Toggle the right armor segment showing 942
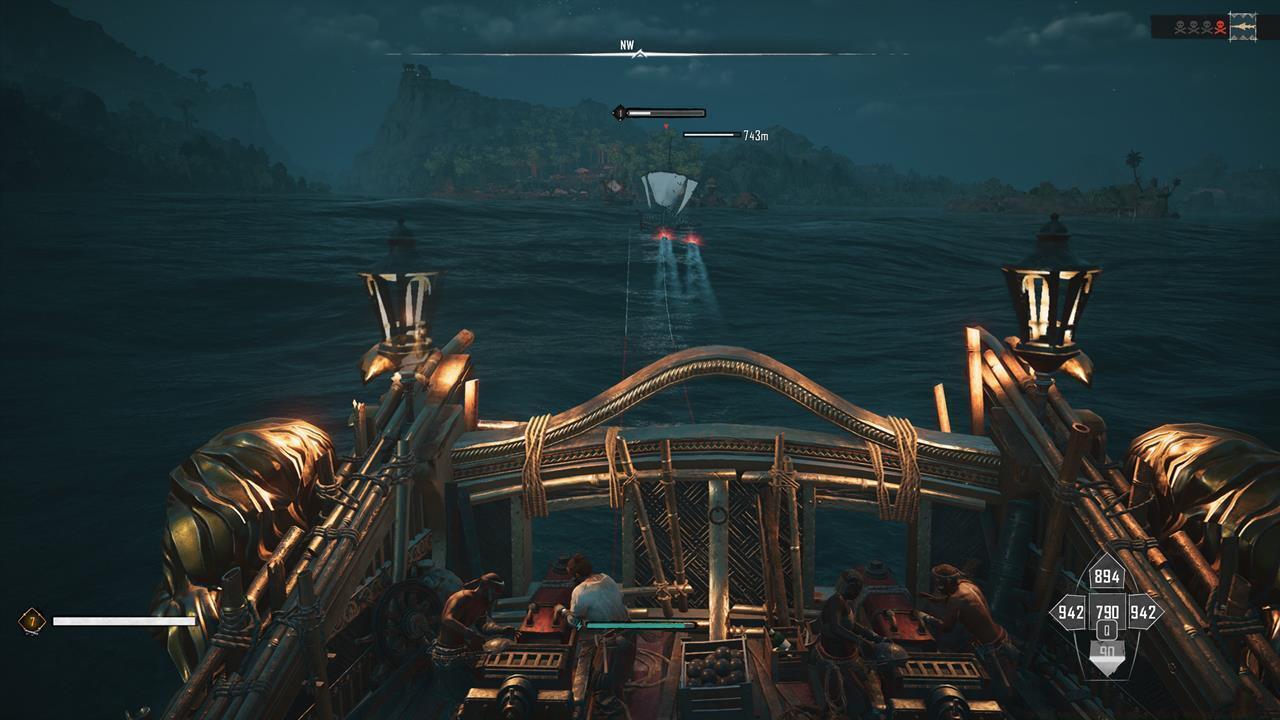This screenshot has height=720, width=1280. (x=1141, y=611)
